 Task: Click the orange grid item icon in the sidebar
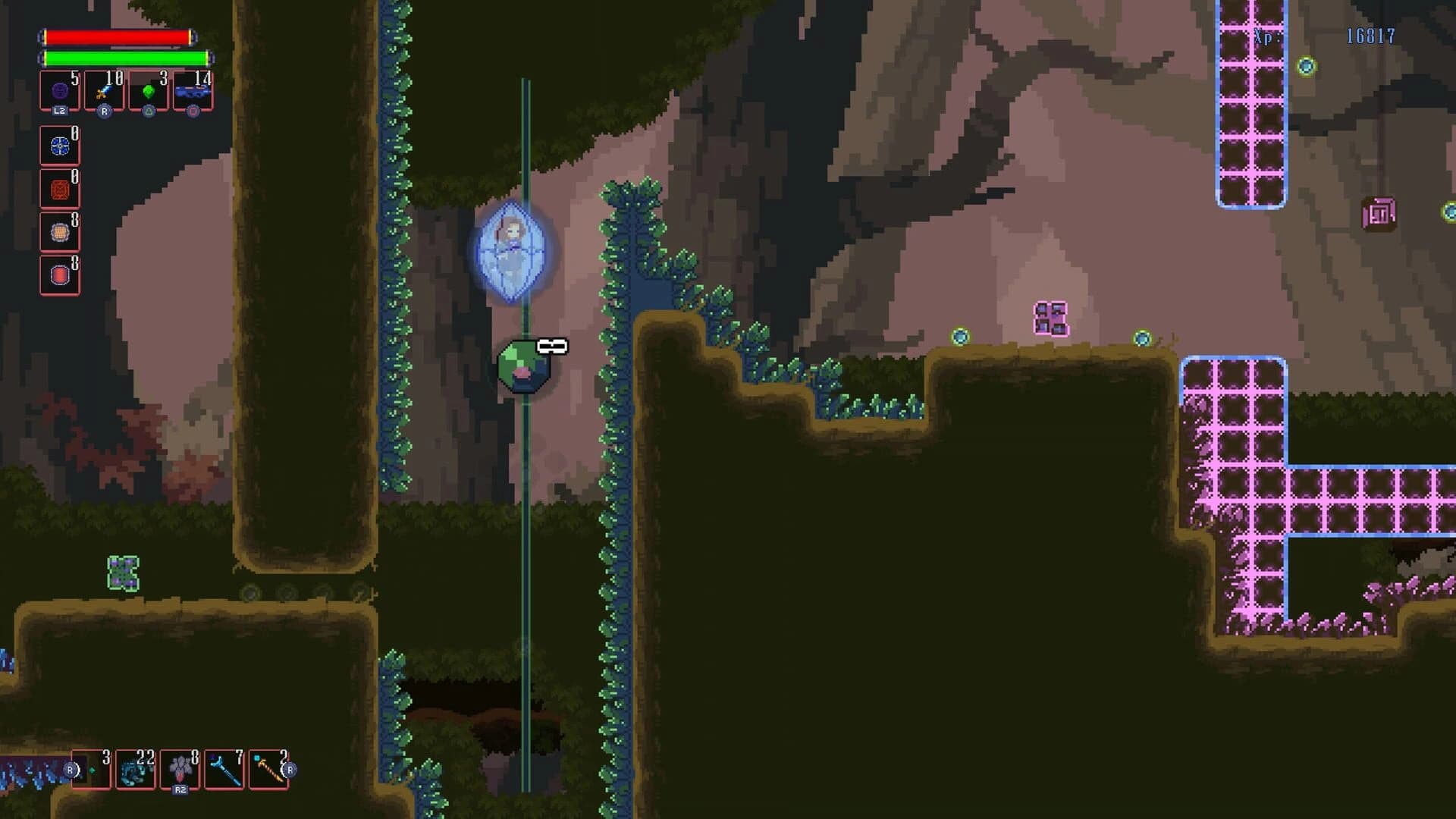click(59, 231)
